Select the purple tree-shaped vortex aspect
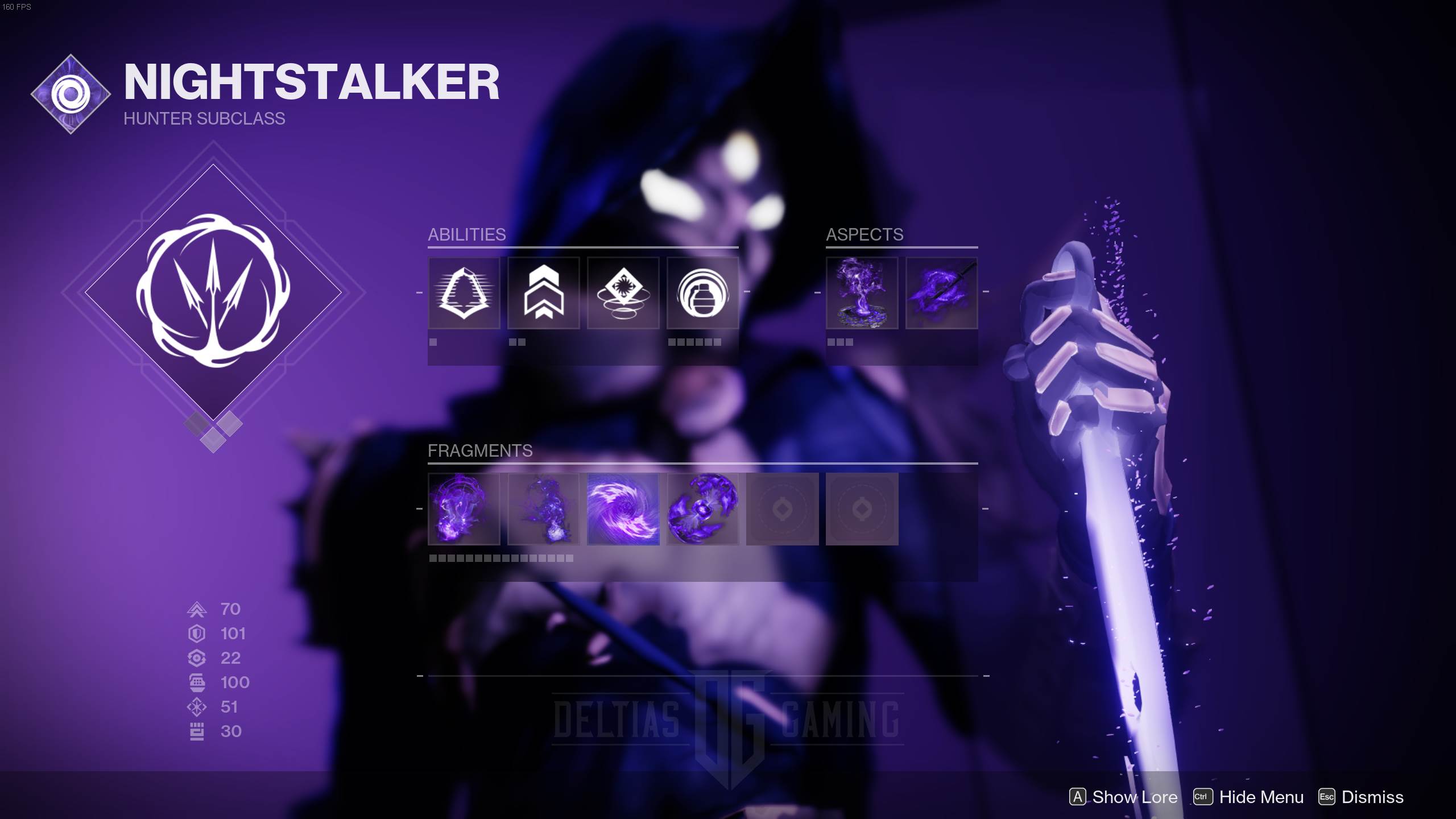Viewport: 1456px width, 819px height. pyautogui.click(x=862, y=293)
